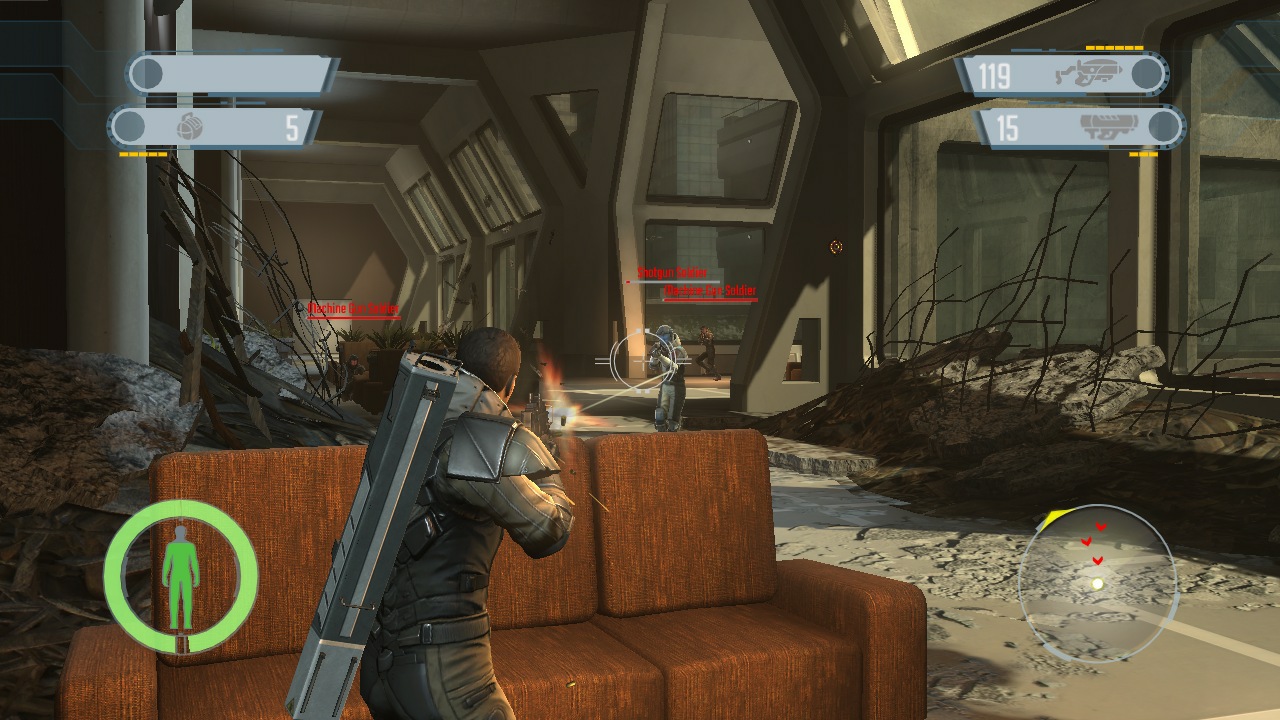Toggle the yellow sector indicator on the radar ring
Screen dimensions: 1280x720
click(1054, 516)
